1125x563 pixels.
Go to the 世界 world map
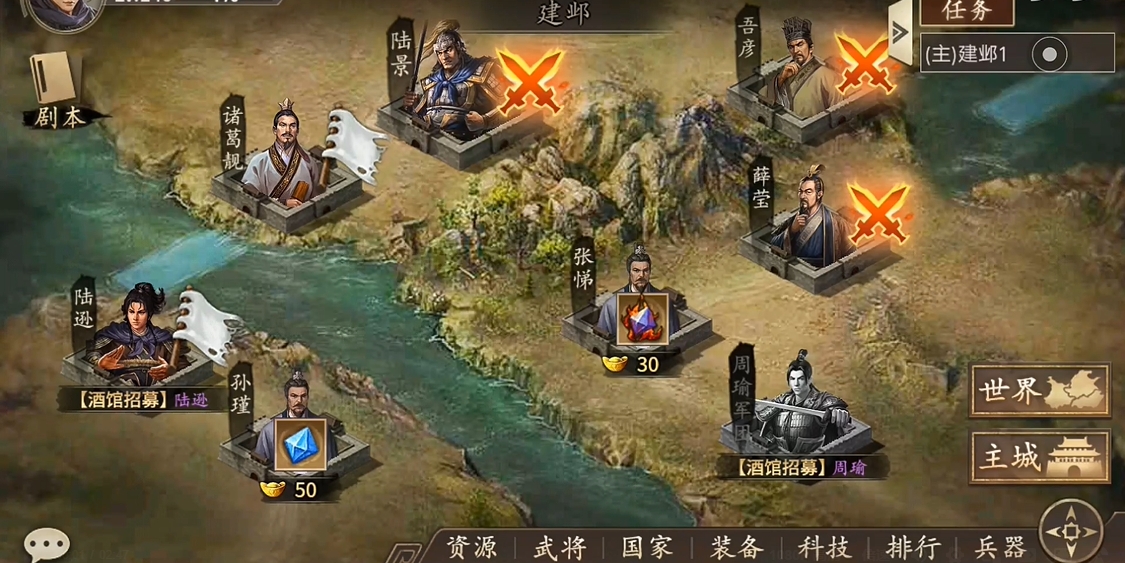click(x=1040, y=391)
